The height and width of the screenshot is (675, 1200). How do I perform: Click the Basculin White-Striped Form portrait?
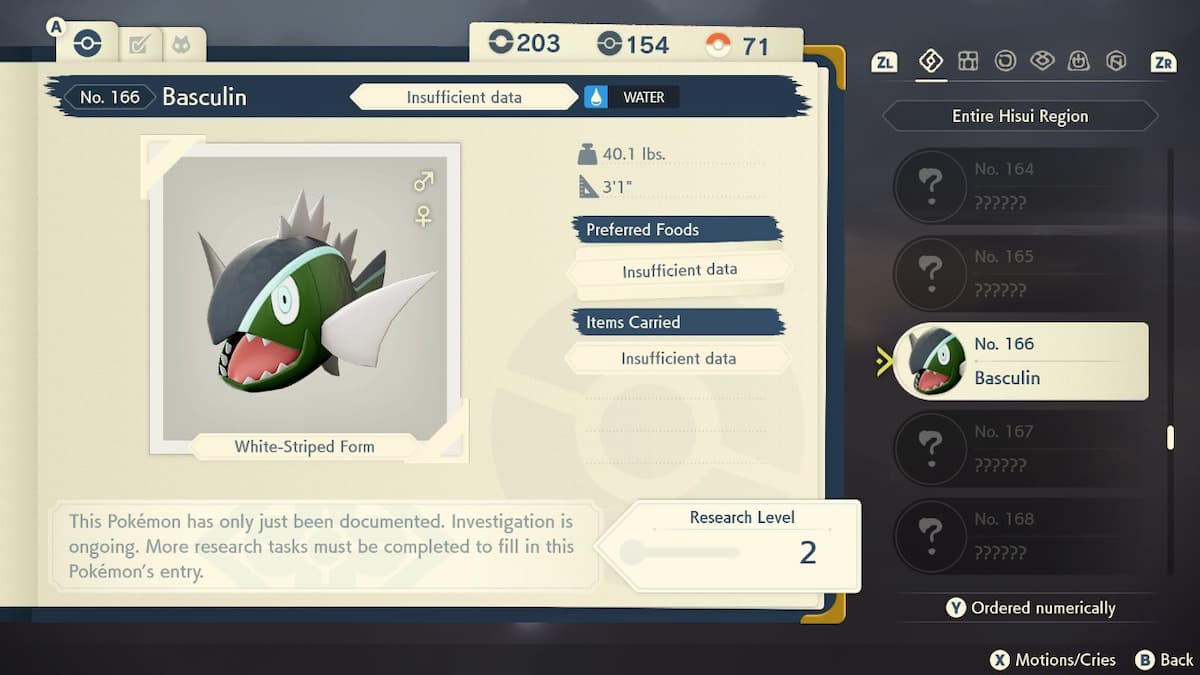coord(304,297)
